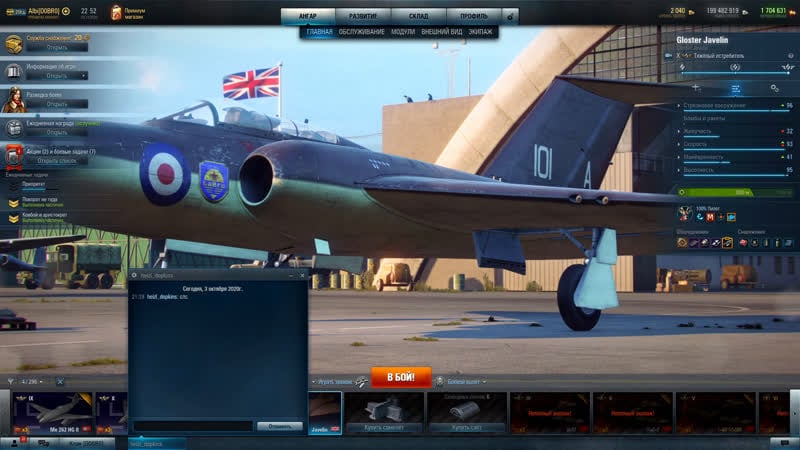Click the chat message input field
The image size is (800, 450).
tap(192, 425)
